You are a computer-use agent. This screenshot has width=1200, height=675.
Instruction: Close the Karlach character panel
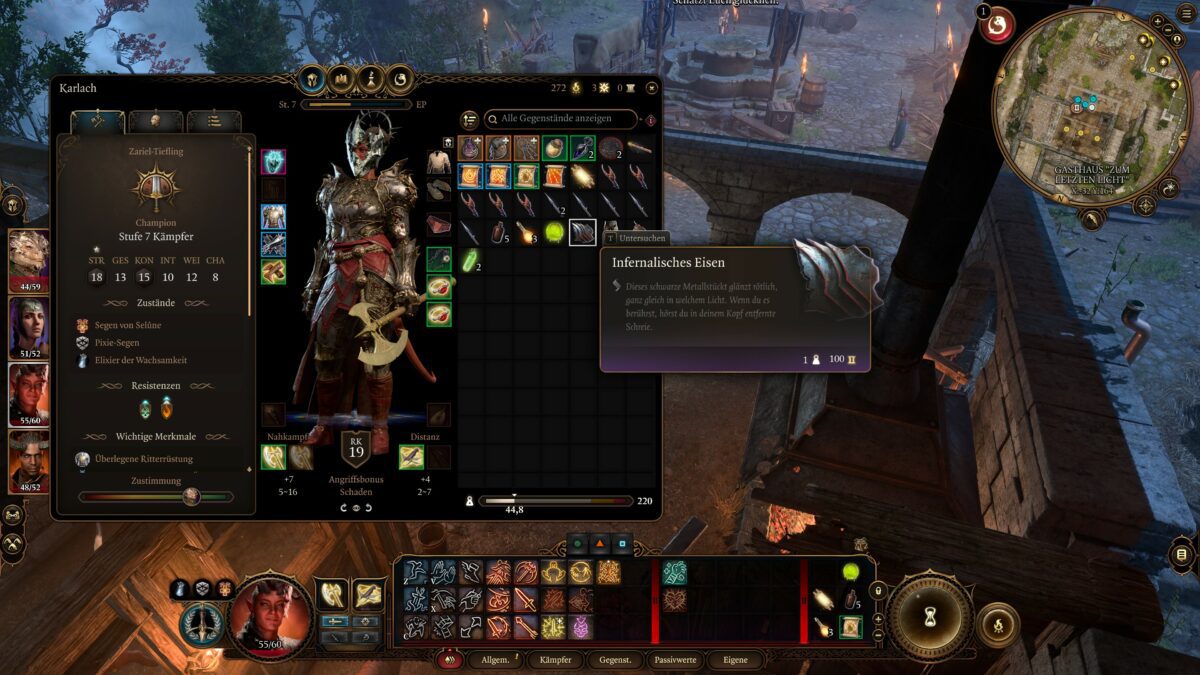pyautogui.click(x=651, y=88)
